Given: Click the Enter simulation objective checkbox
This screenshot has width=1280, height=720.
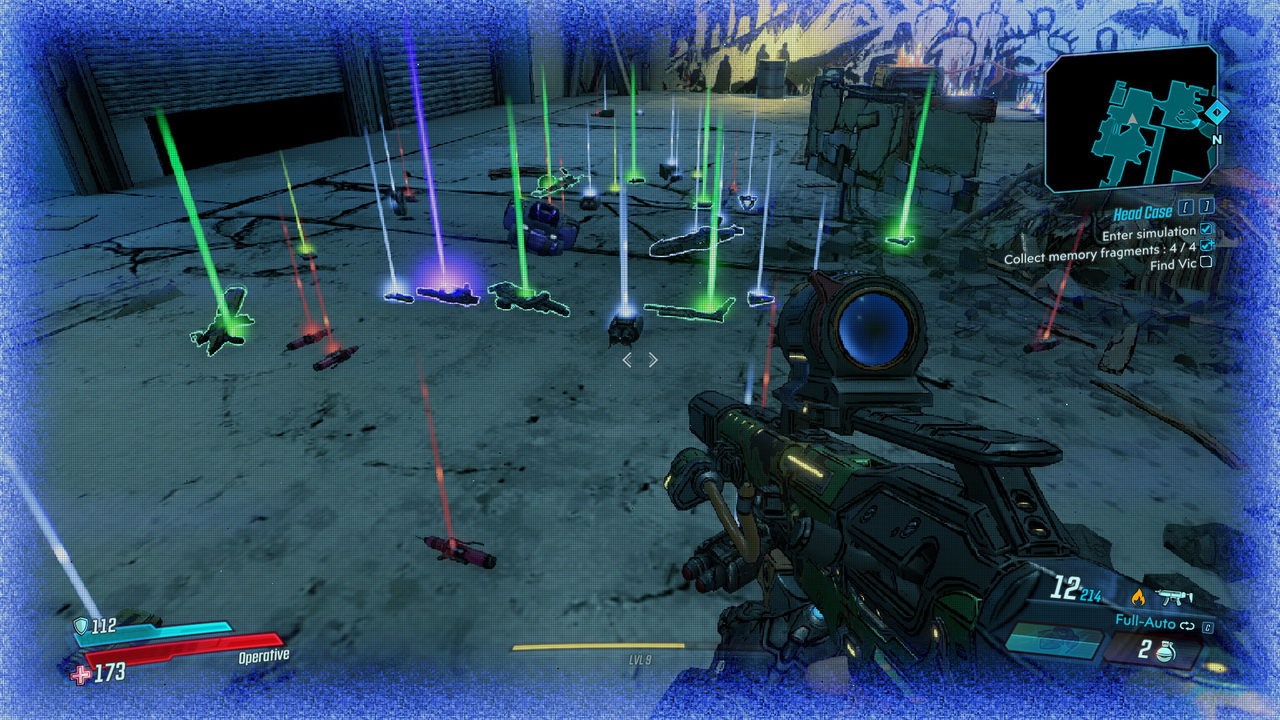Looking at the screenshot, I should click(x=1207, y=231).
